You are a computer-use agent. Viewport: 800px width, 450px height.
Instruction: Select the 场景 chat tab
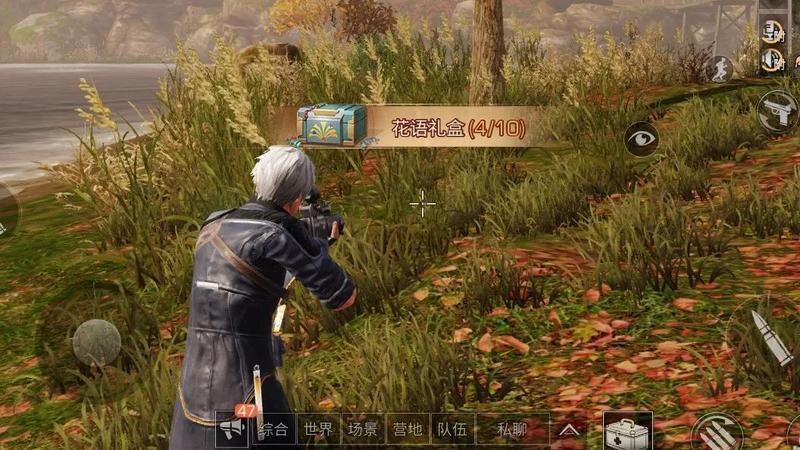(x=363, y=430)
